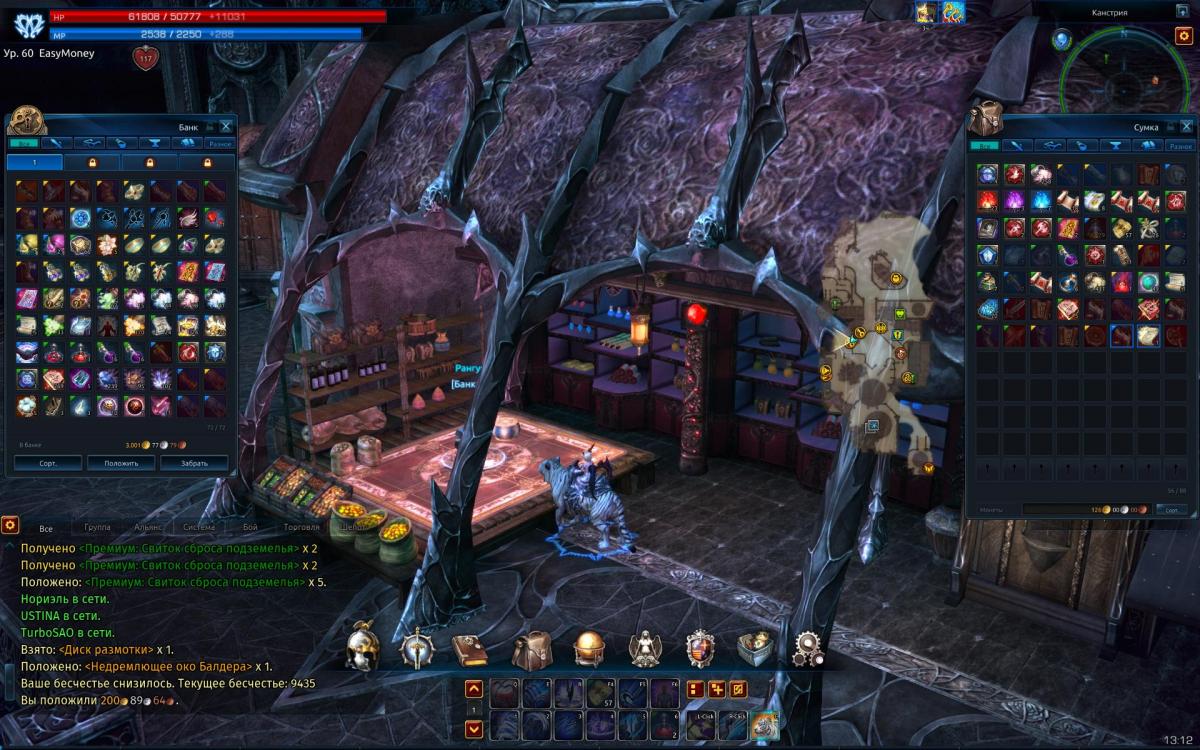1200x750 pixels.
Task: Close the Сумка bag window
Action: 1183,126
